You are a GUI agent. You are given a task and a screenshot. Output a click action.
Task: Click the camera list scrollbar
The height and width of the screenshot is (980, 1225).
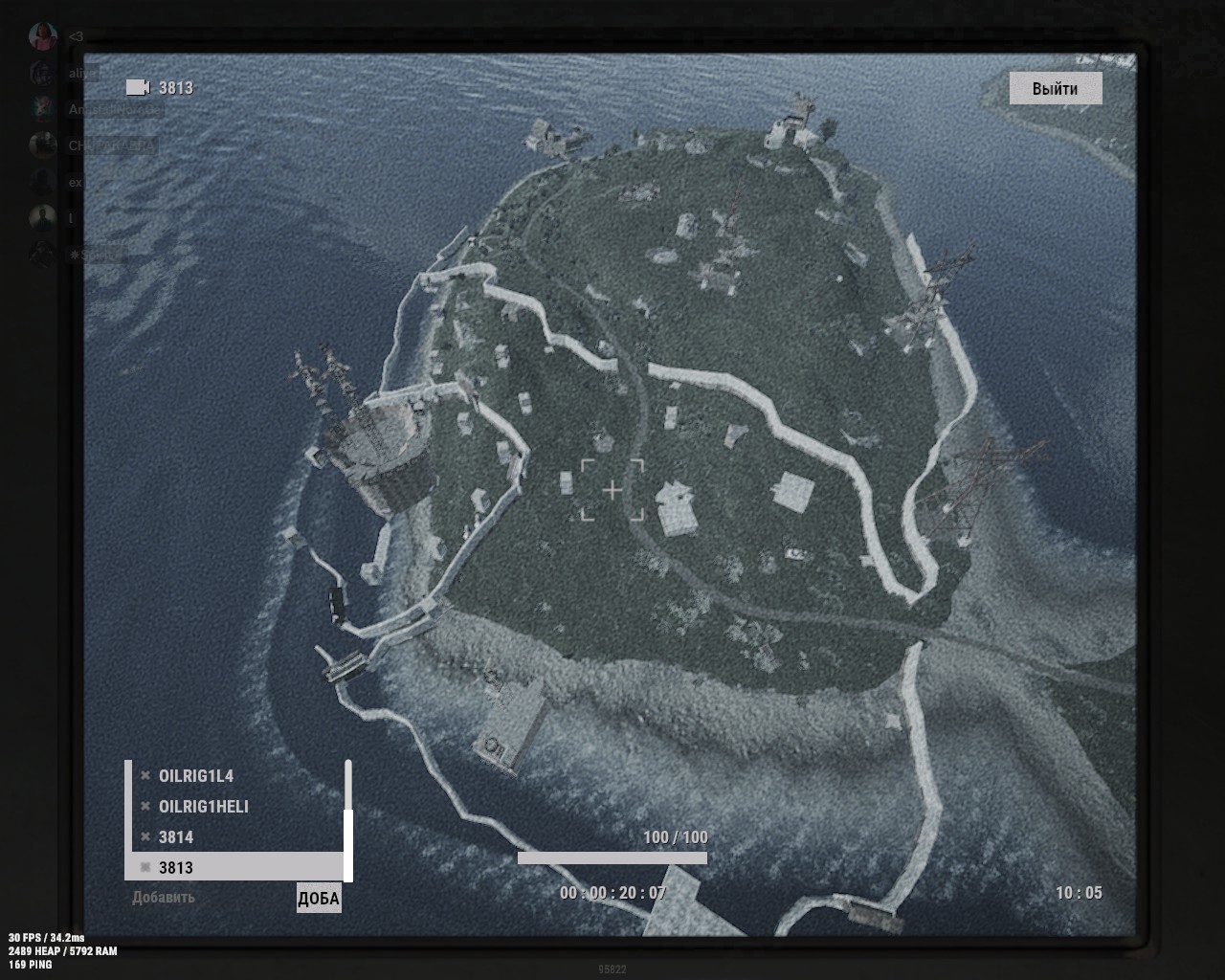point(348,842)
